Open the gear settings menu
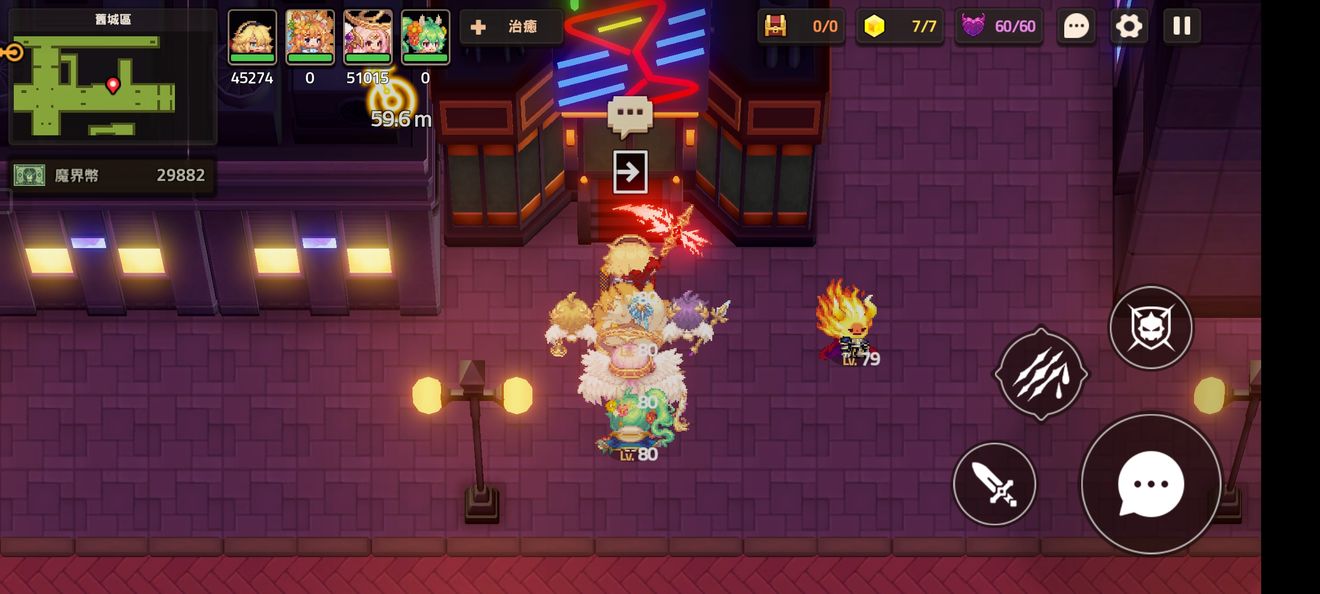The width and height of the screenshot is (1320, 594). tap(1129, 26)
